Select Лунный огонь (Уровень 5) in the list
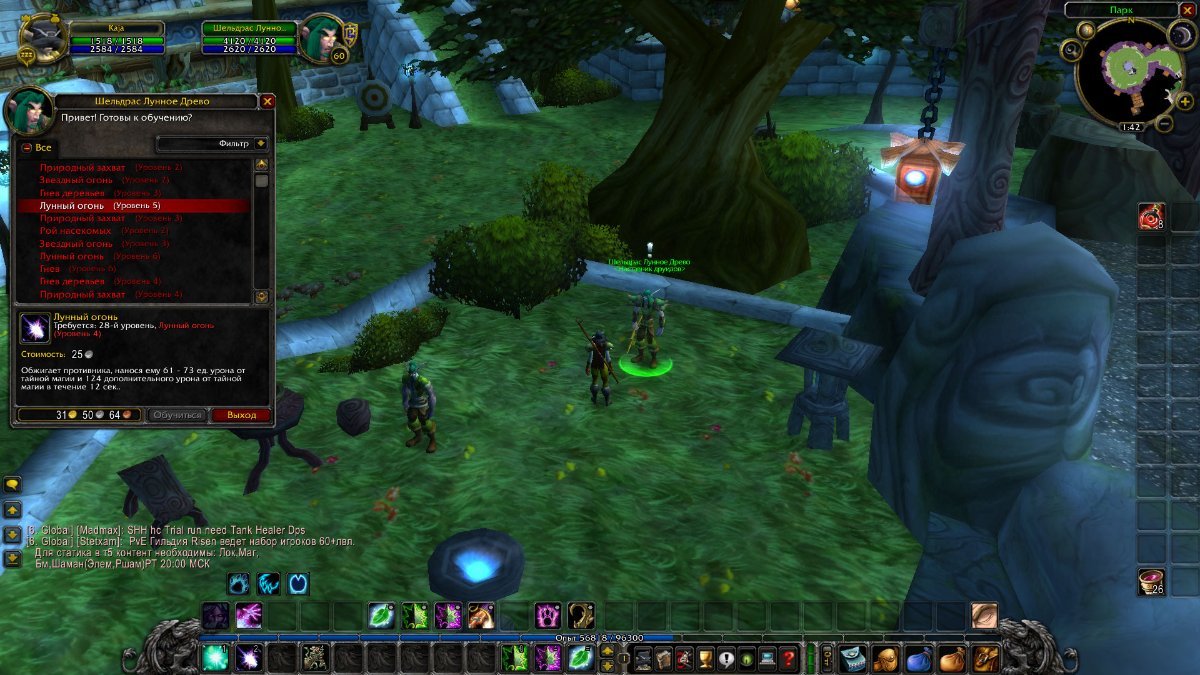This screenshot has height=675, width=1200. coord(133,206)
